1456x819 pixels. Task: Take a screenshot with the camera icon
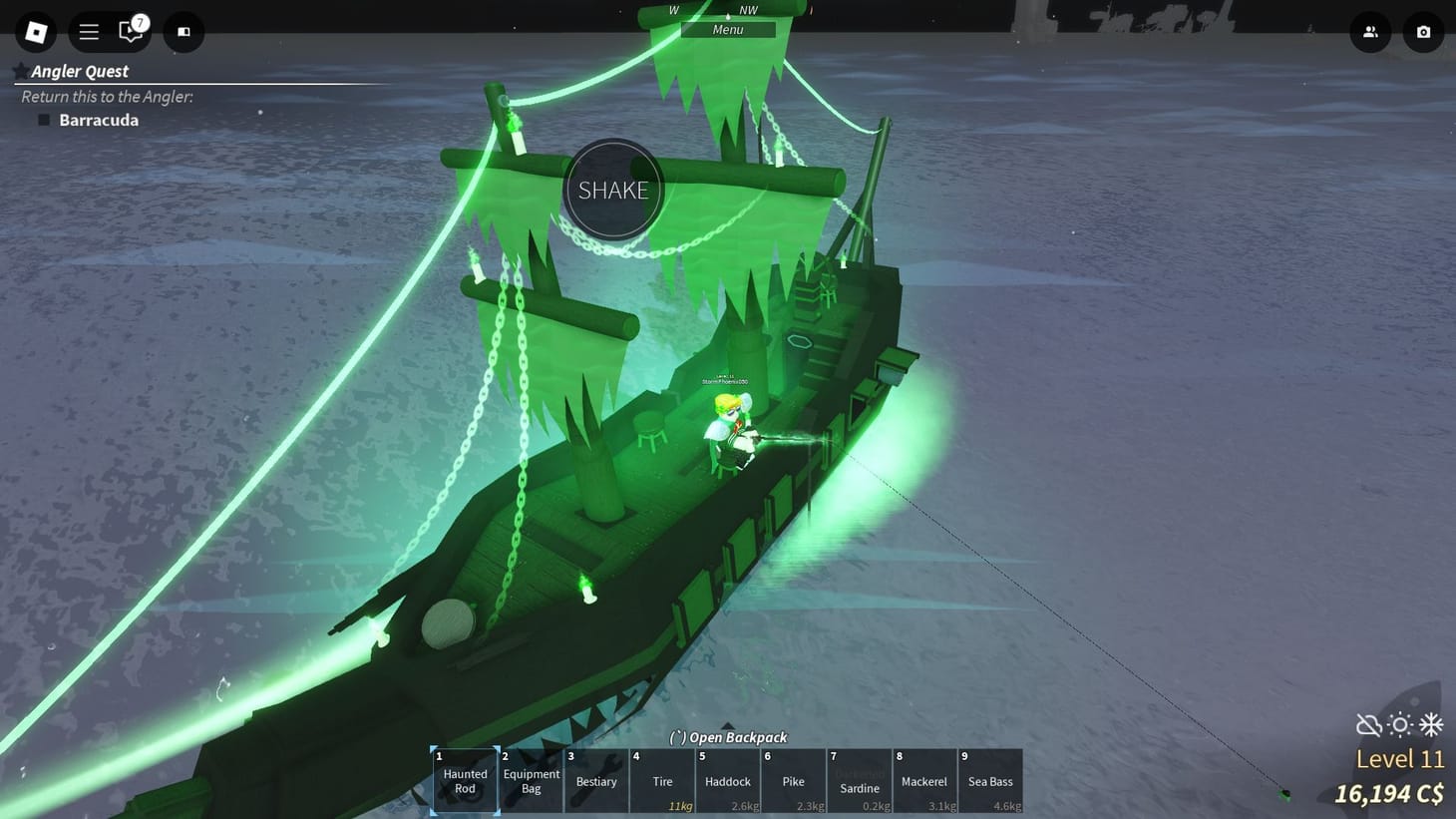pyautogui.click(x=1423, y=31)
